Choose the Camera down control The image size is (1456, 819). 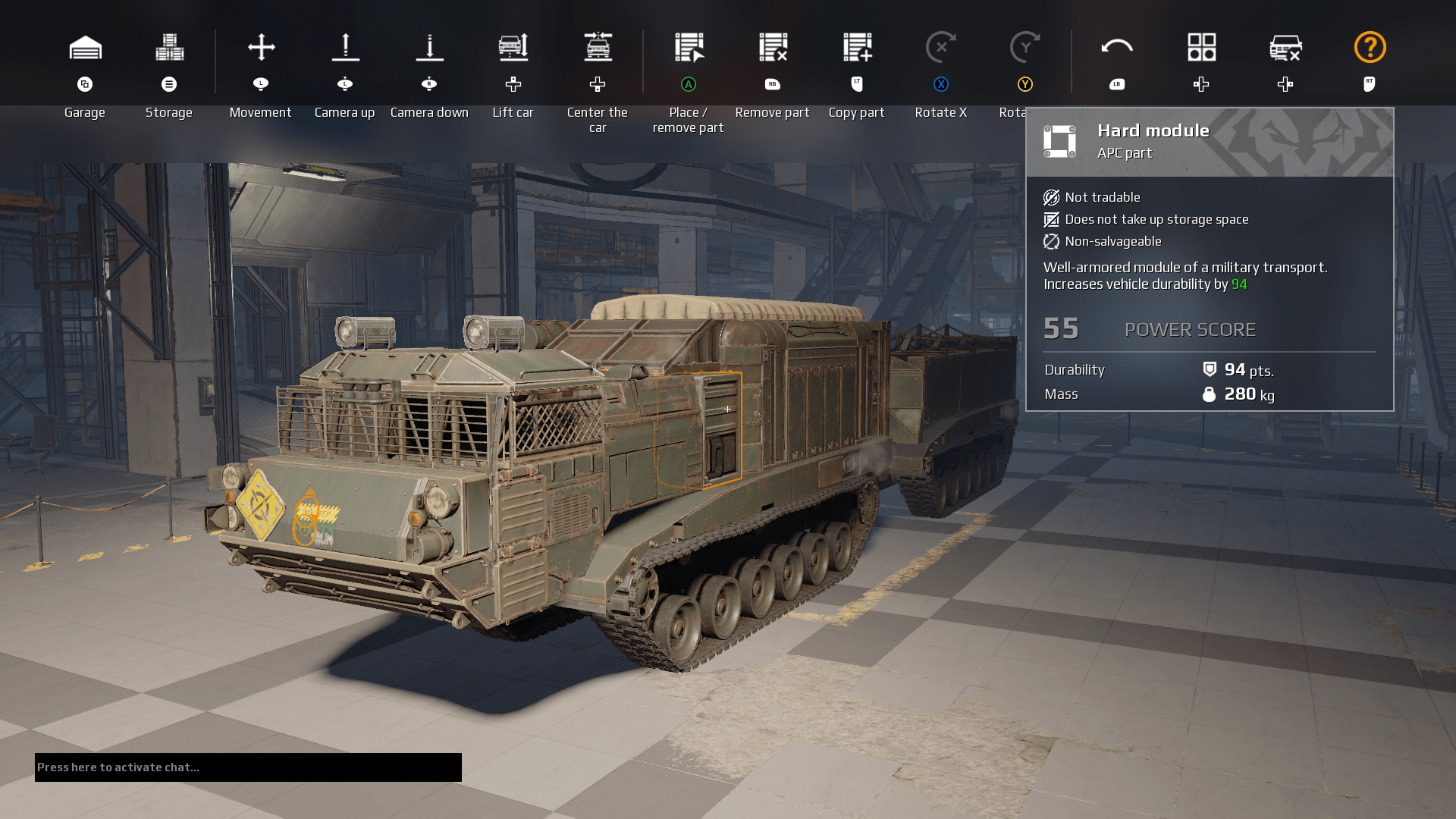pyautogui.click(x=429, y=48)
